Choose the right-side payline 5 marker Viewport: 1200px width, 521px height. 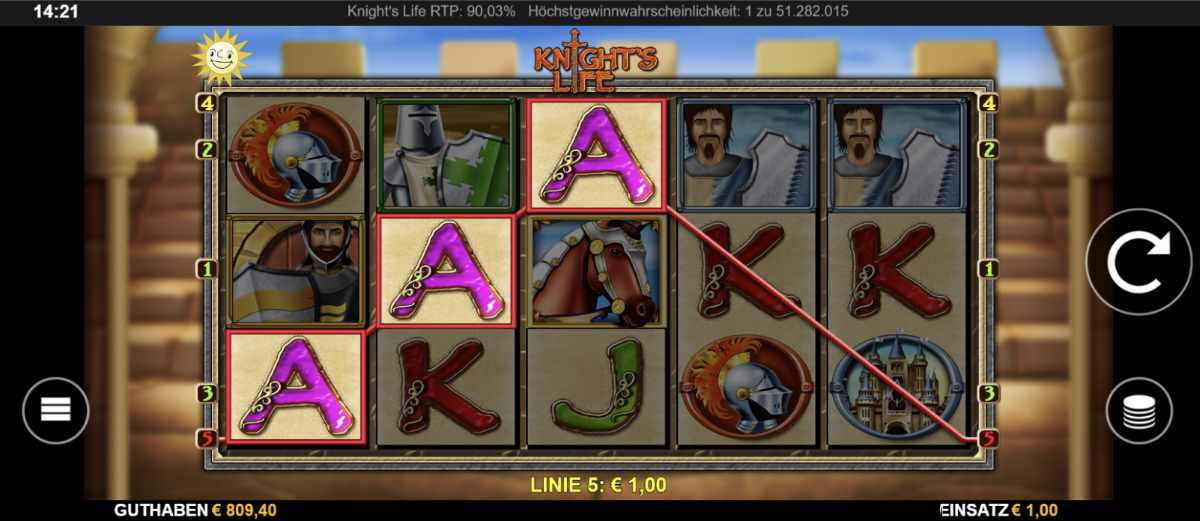click(989, 438)
